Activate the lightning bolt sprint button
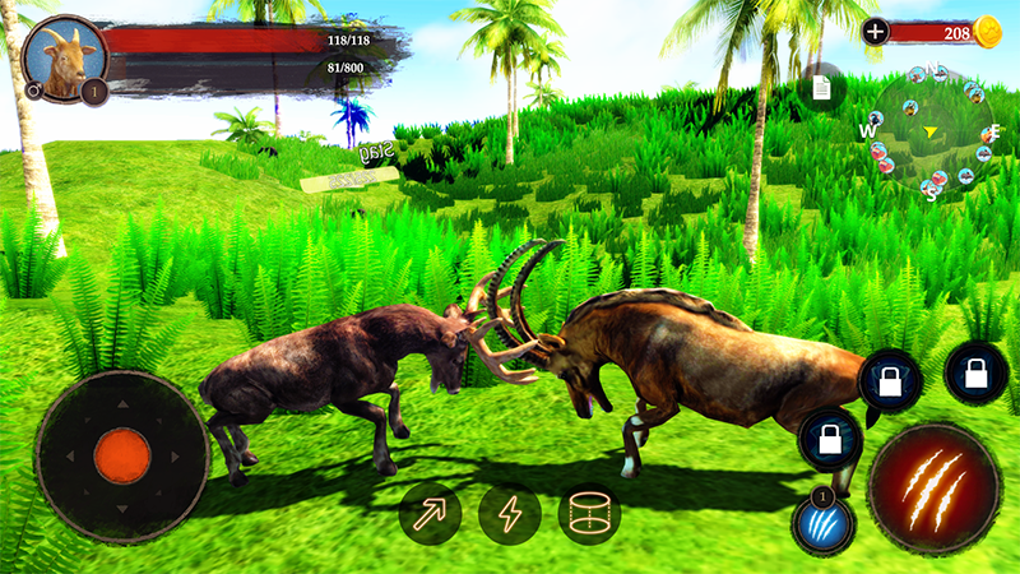1020x574 pixels. 510,514
